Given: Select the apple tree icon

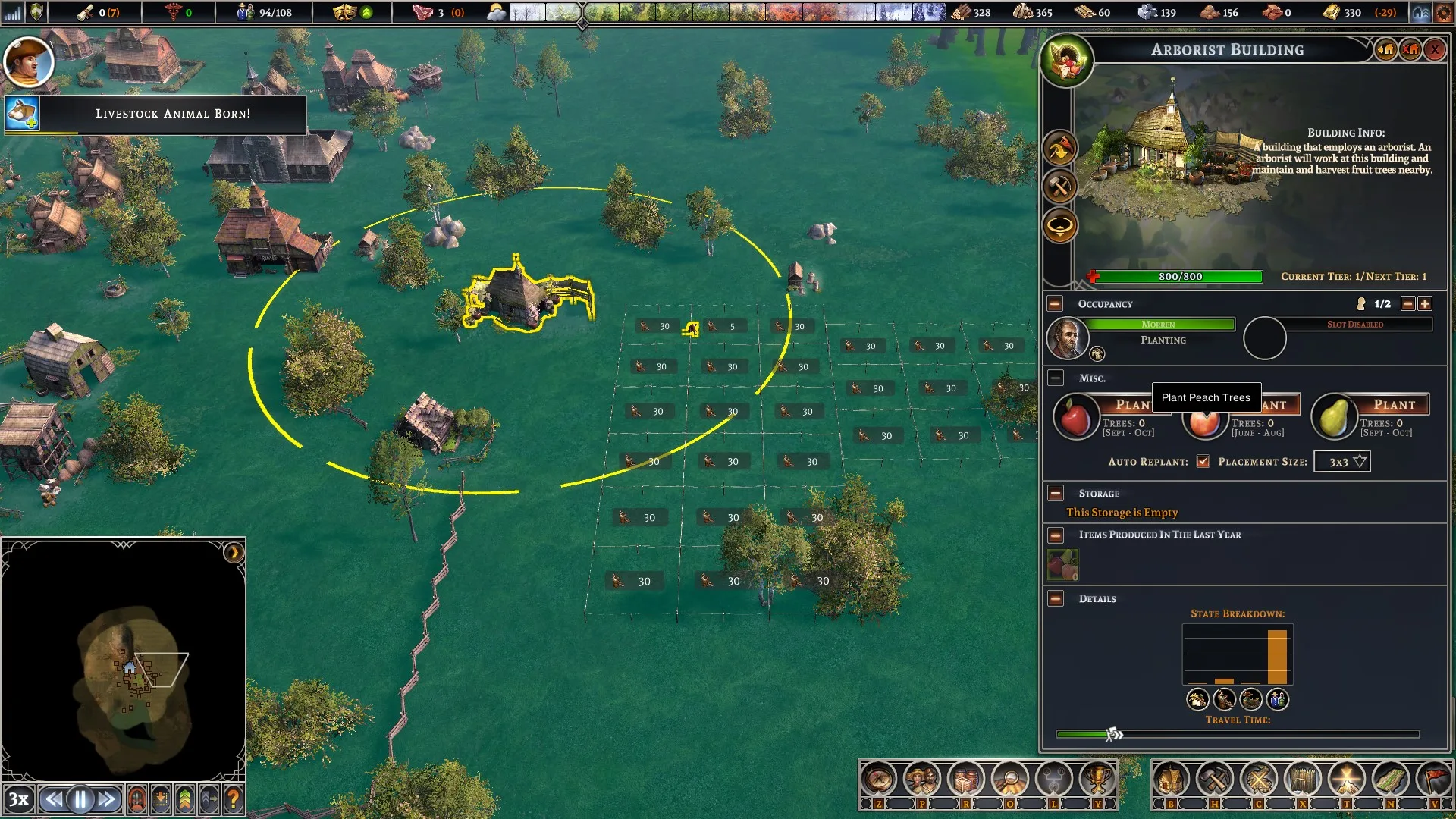Looking at the screenshot, I should (x=1075, y=418).
